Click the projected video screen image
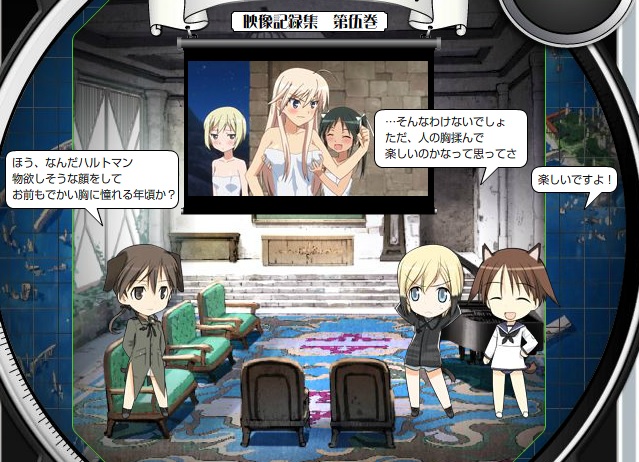The height and width of the screenshot is (462, 639). (x=309, y=124)
